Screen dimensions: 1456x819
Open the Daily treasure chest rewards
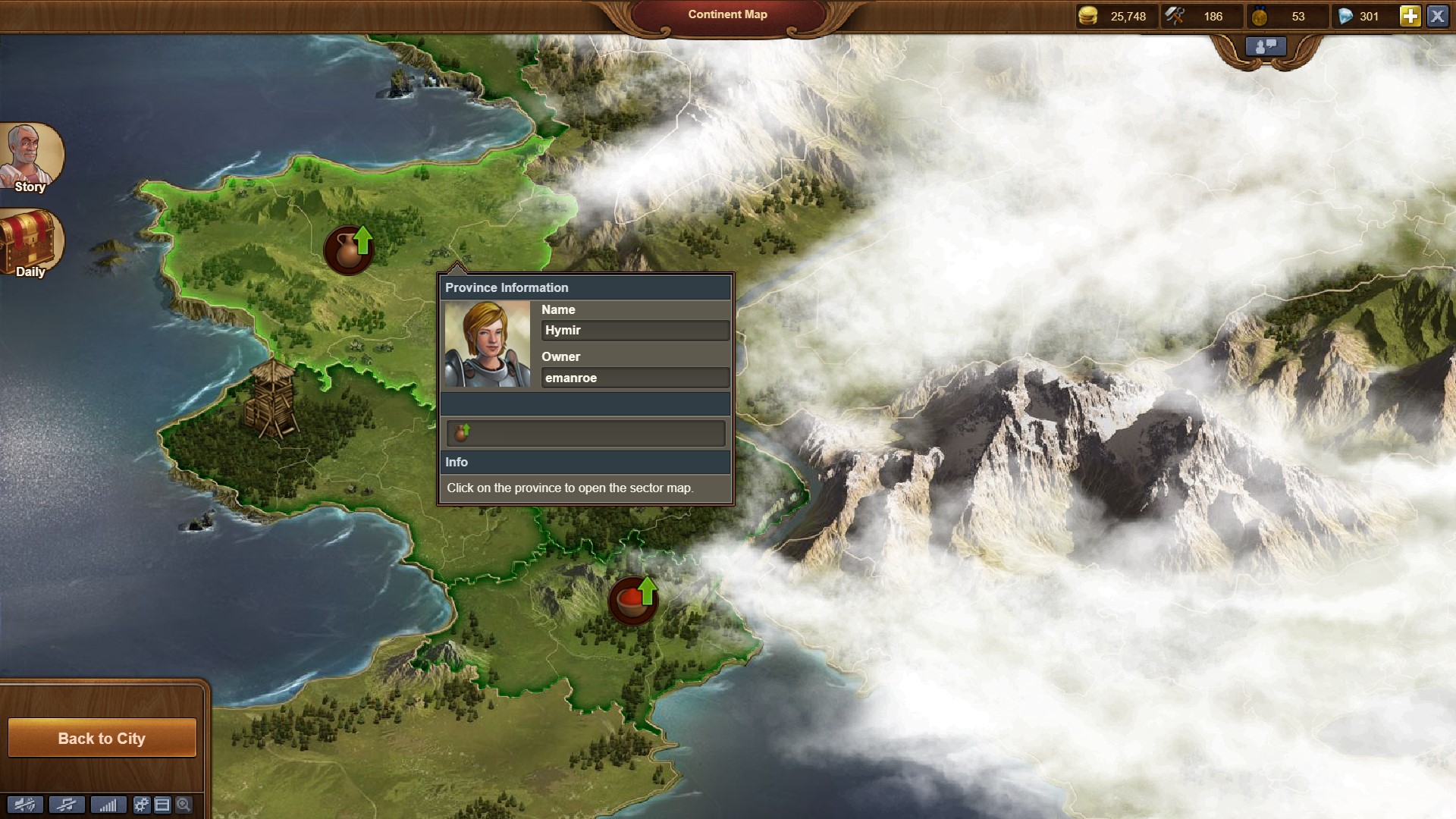click(30, 244)
